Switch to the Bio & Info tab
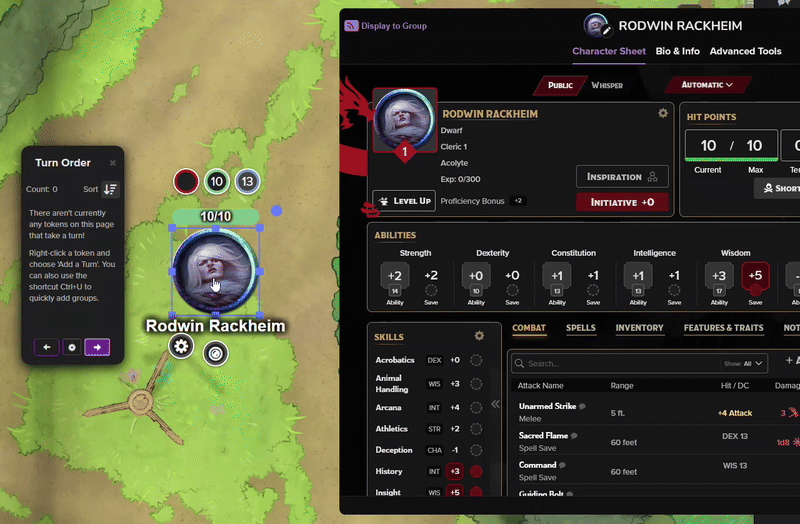The height and width of the screenshot is (524, 800). click(x=677, y=52)
